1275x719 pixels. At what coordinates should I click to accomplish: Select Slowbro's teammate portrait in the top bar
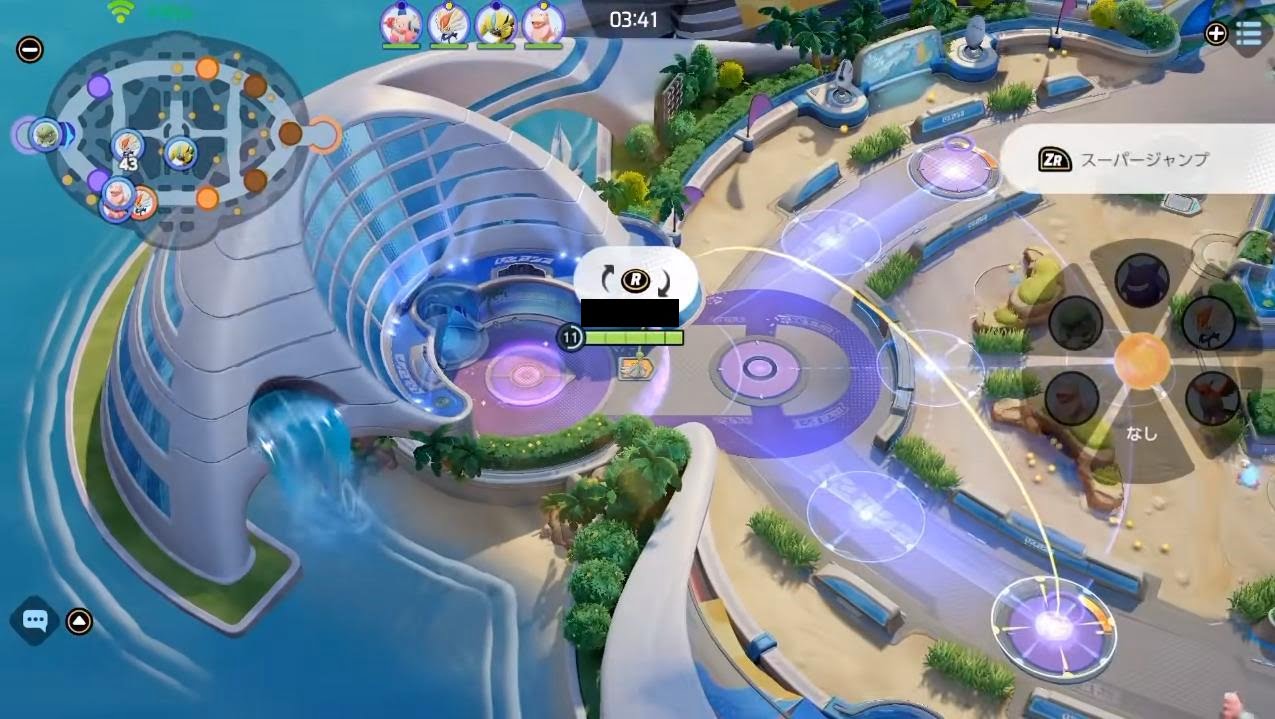543,24
